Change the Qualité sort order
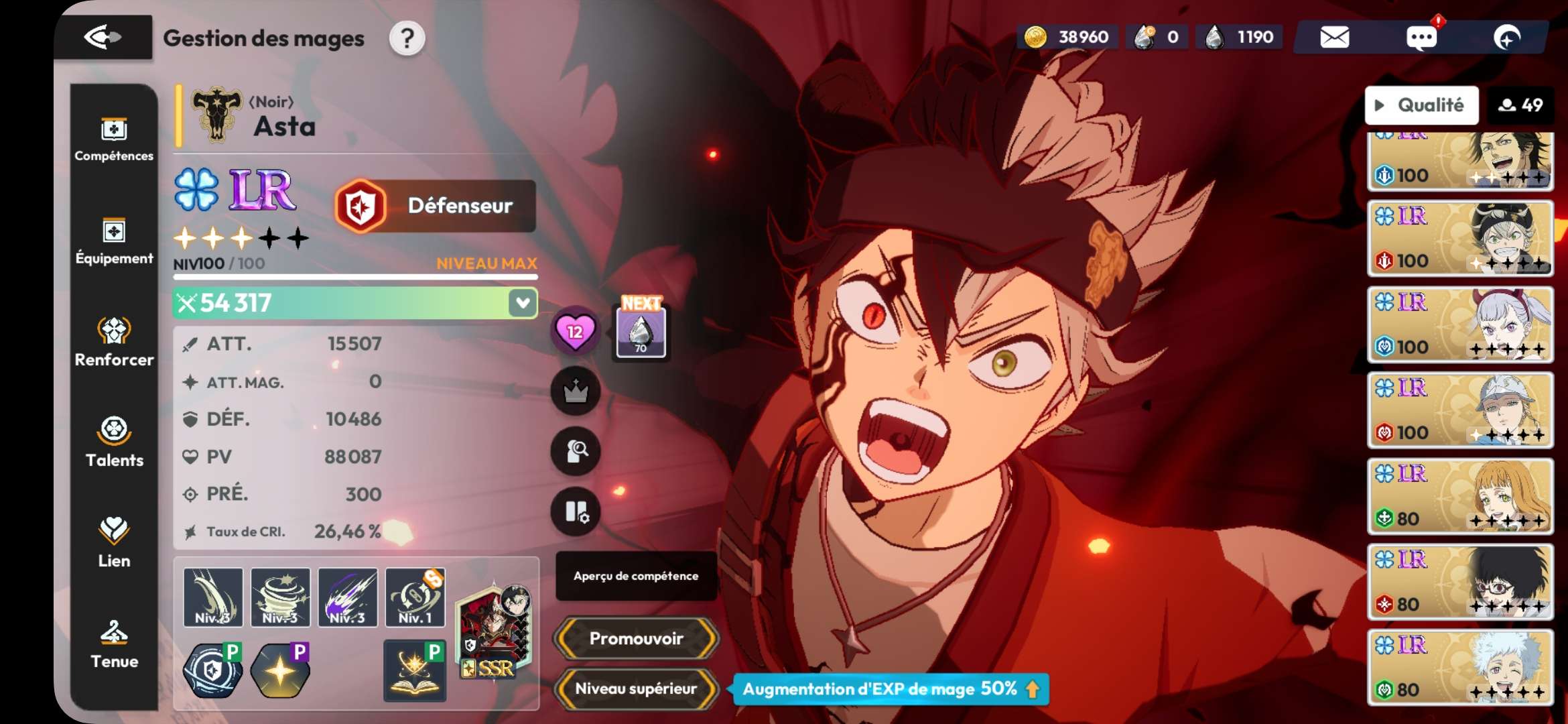Viewport: 1568px width, 724px height. [x=1421, y=105]
